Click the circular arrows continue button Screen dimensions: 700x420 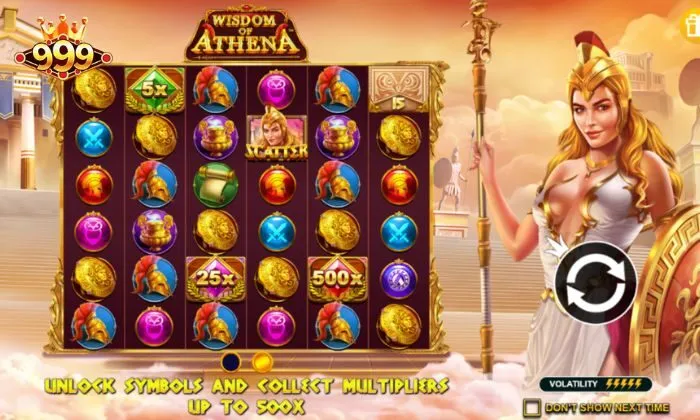click(589, 282)
